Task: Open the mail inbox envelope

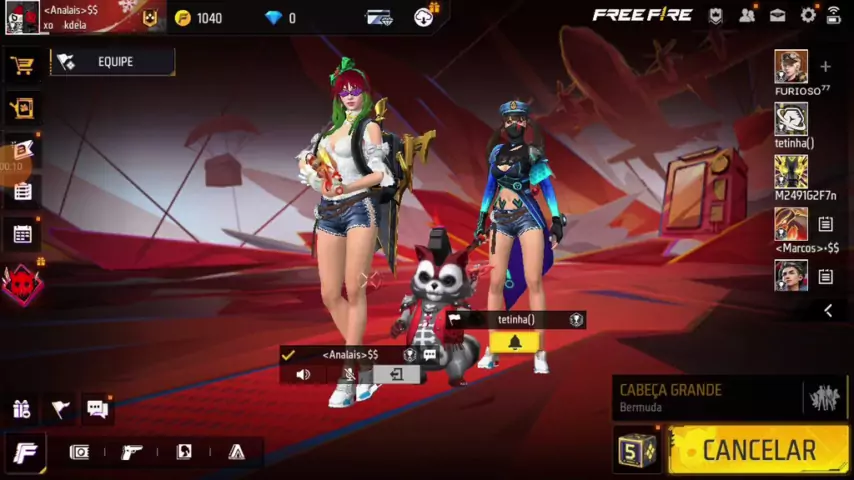Action: click(x=777, y=15)
